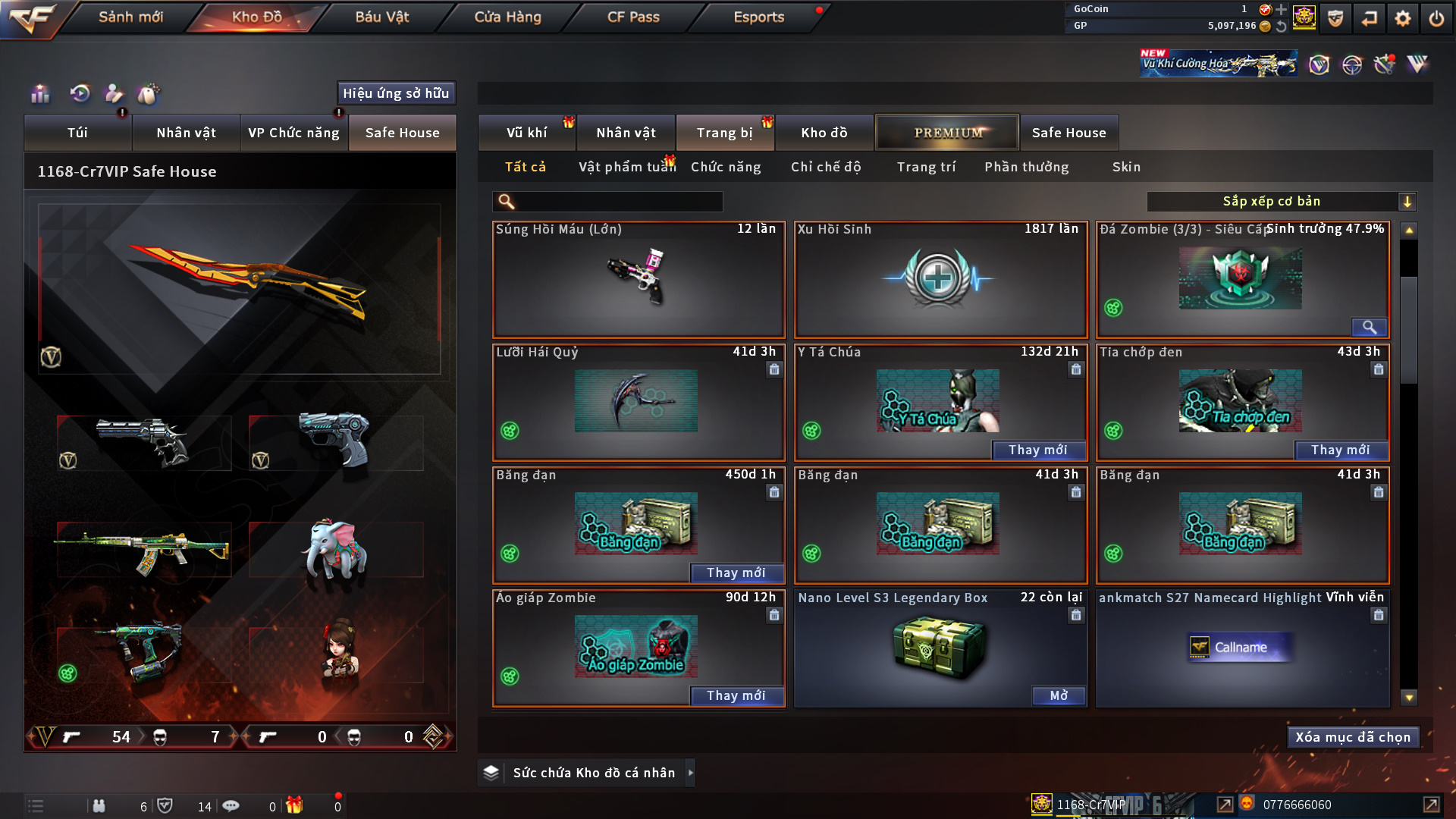Click the power exit icon

point(1436,18)
